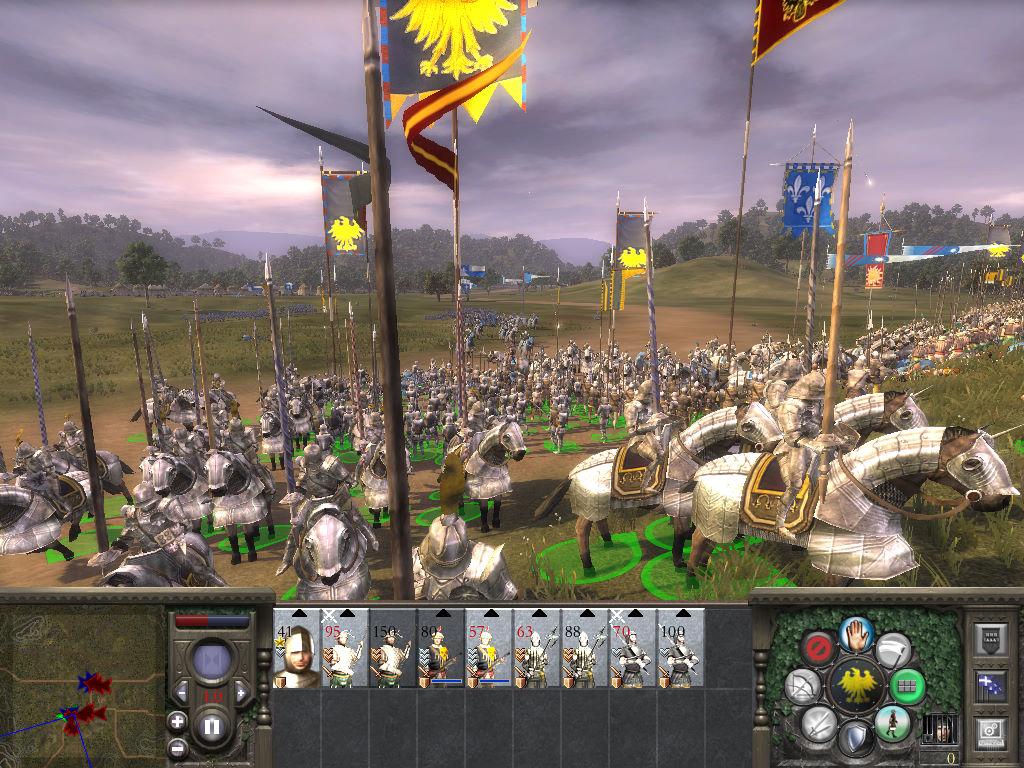The width and height of the screenshot is (1024, 768).
Task: Toggle the green formation grid button
Action: (x=907, y=686)
